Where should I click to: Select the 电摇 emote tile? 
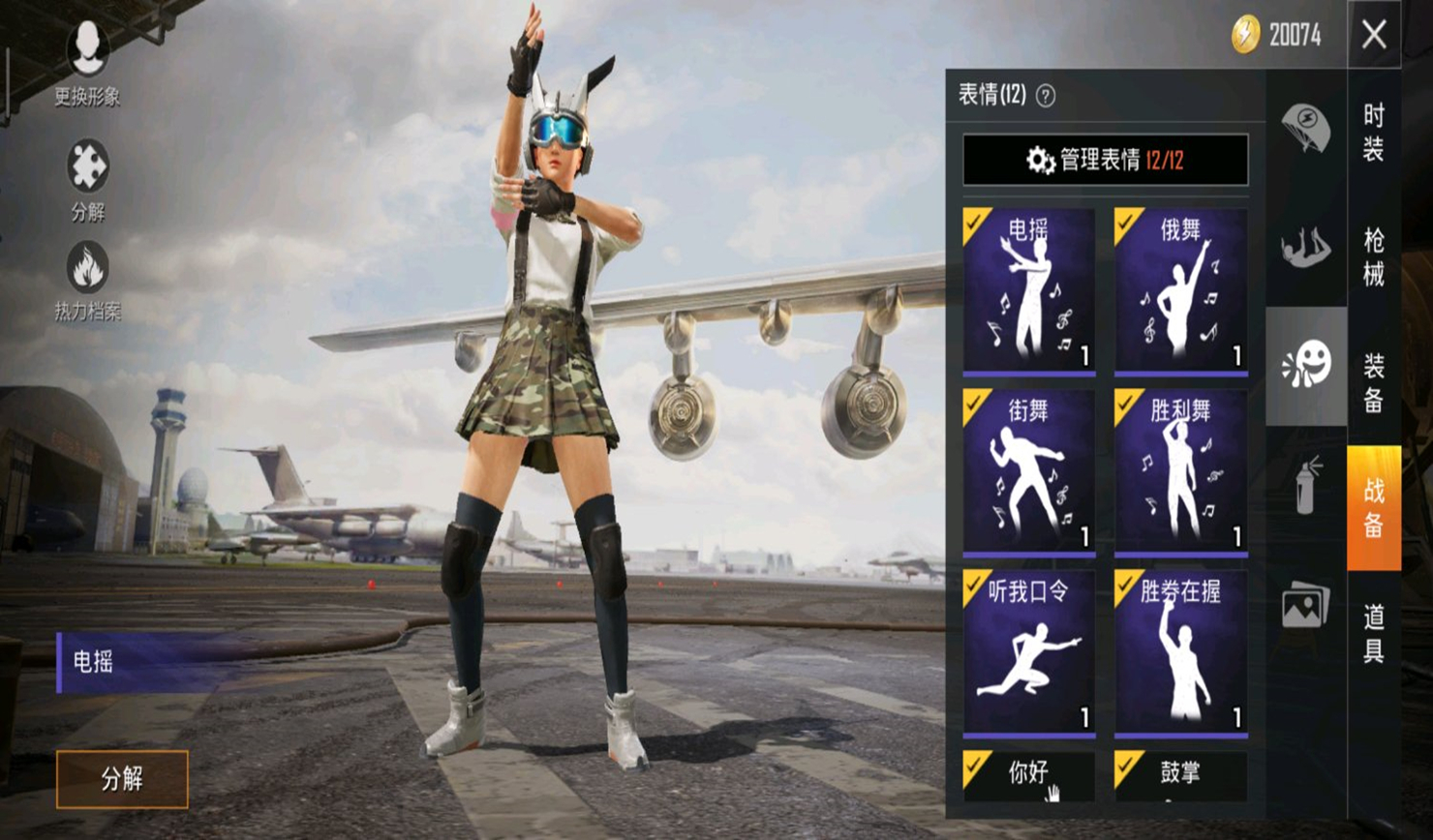click(1029, 290)
